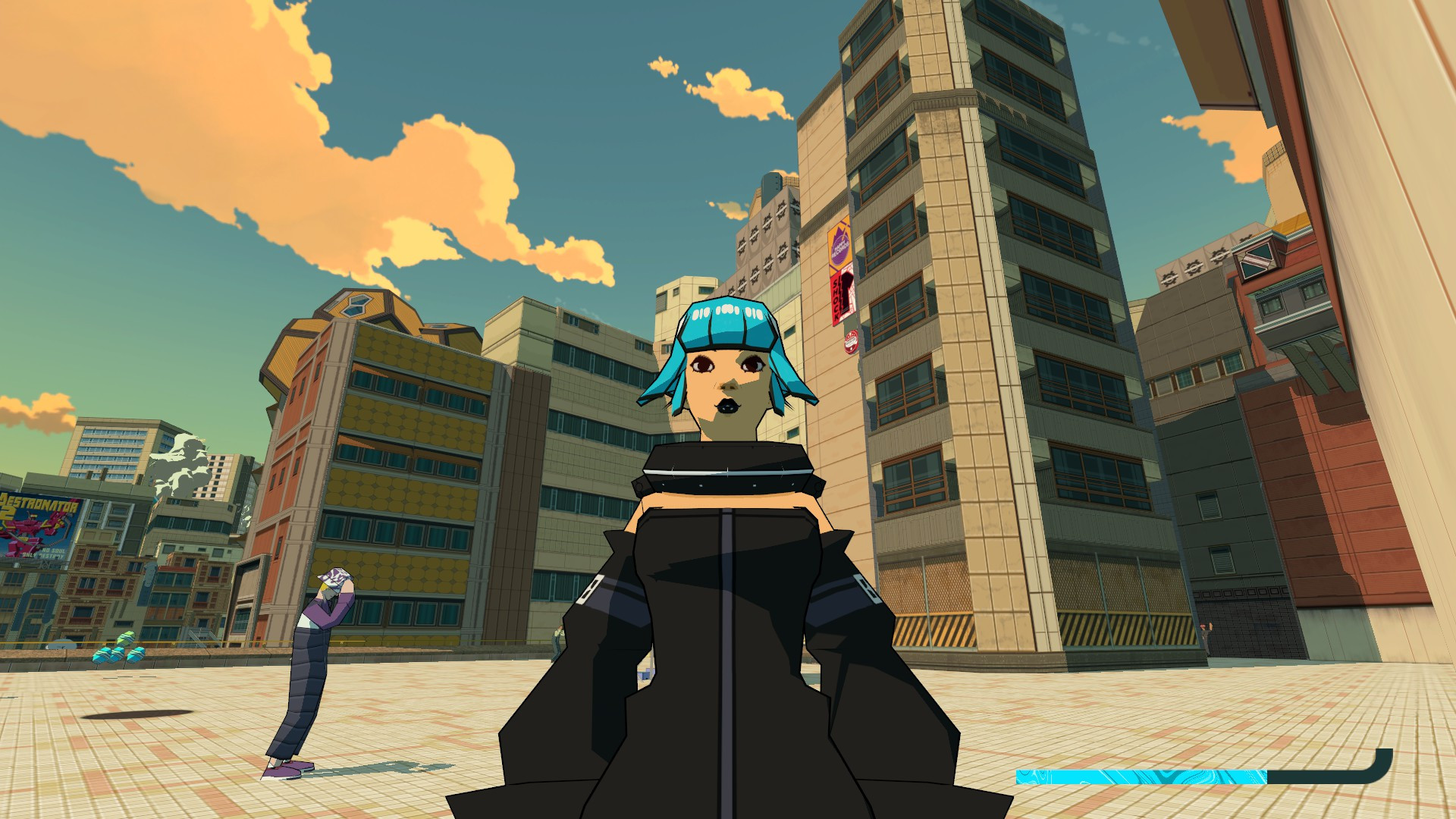Click the round red sticker below the SHOCK poster

[x=851, y=341]
